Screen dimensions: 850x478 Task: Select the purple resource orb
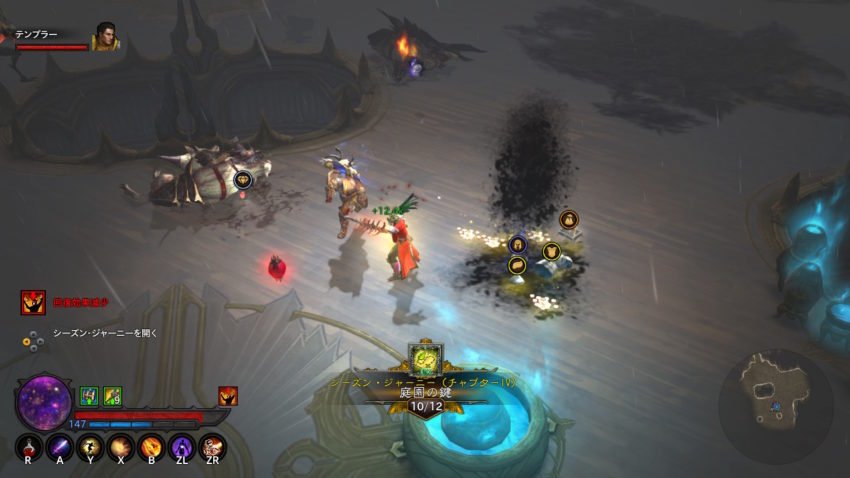click(x=44, y=401)
